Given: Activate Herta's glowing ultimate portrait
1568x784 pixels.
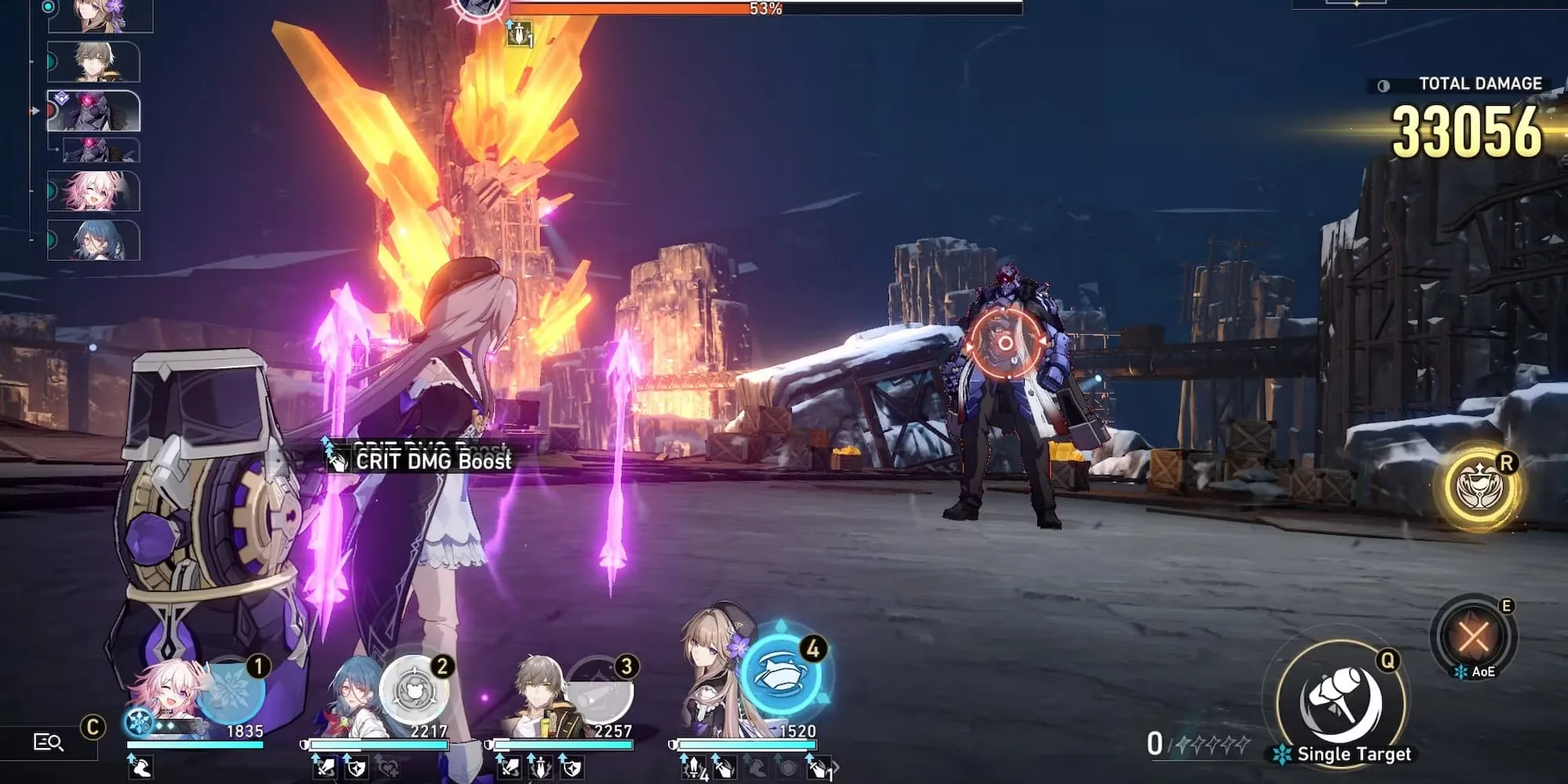Looking at the screenshot, I should (780, 674).
